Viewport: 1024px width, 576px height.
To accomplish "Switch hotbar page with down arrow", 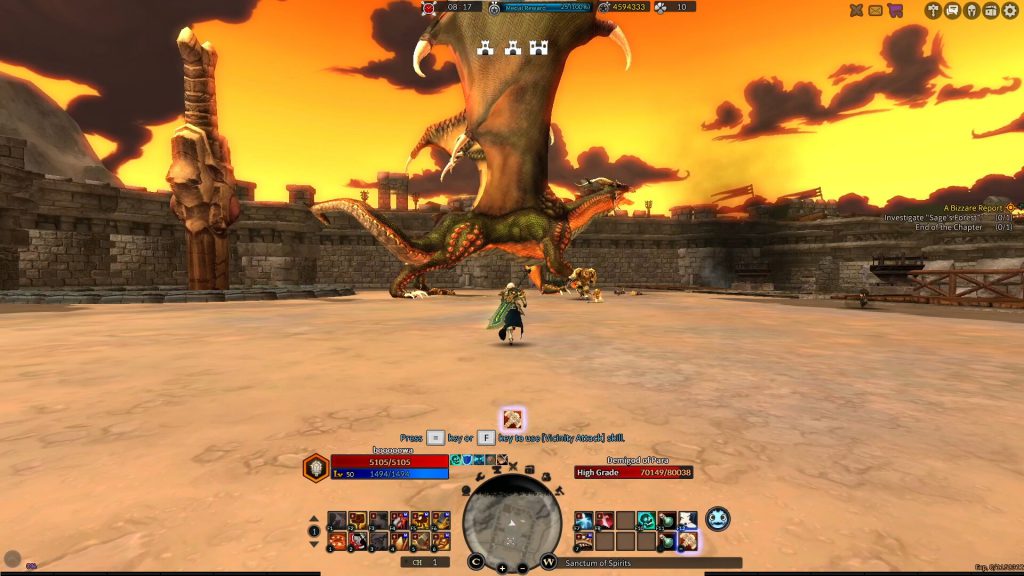I will pyautogui.click(x=314, y=544).
